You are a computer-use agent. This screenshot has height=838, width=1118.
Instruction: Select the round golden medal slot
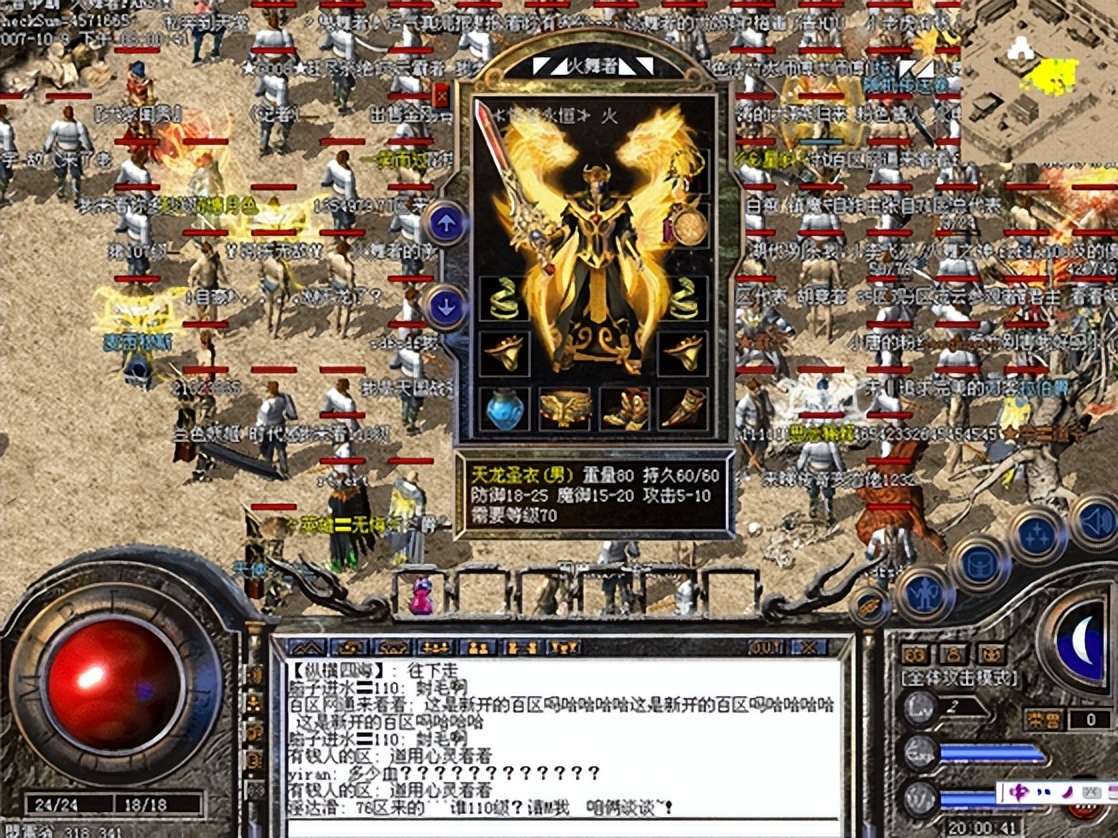(x=688, y=226)
